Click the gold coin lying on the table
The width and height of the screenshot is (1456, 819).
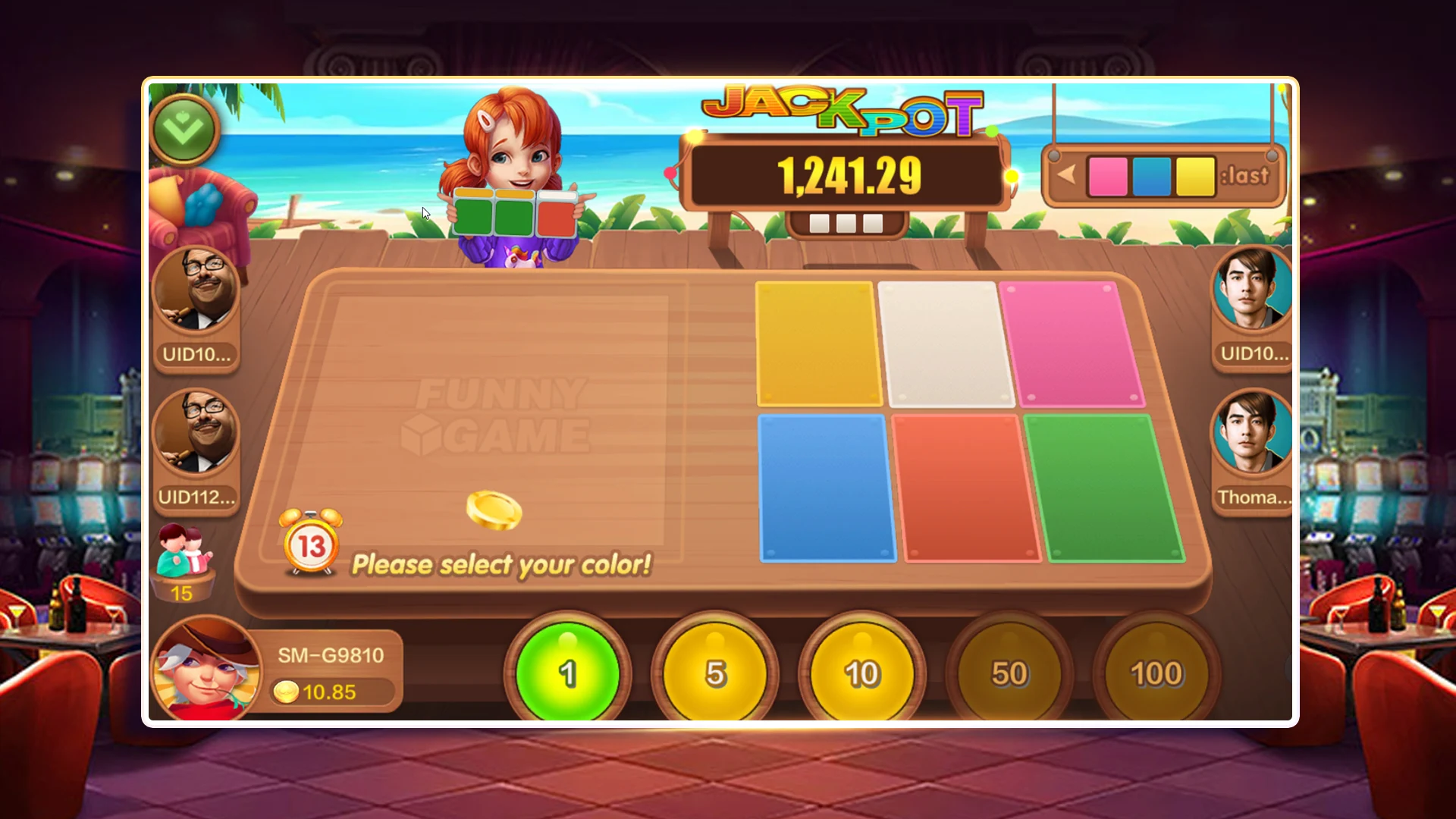(494, 511)
